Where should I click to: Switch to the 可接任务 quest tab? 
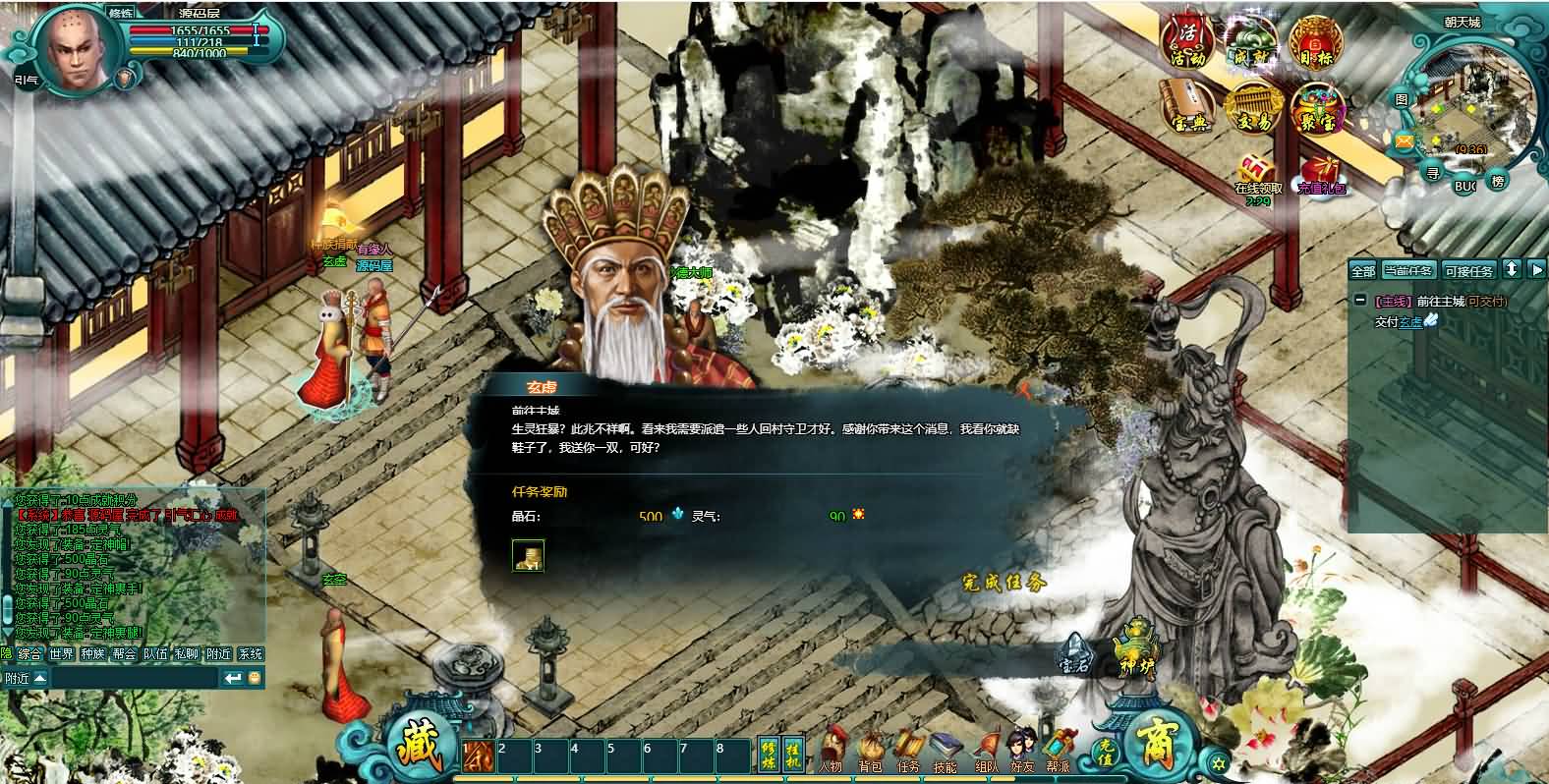tap(1468, 270)
